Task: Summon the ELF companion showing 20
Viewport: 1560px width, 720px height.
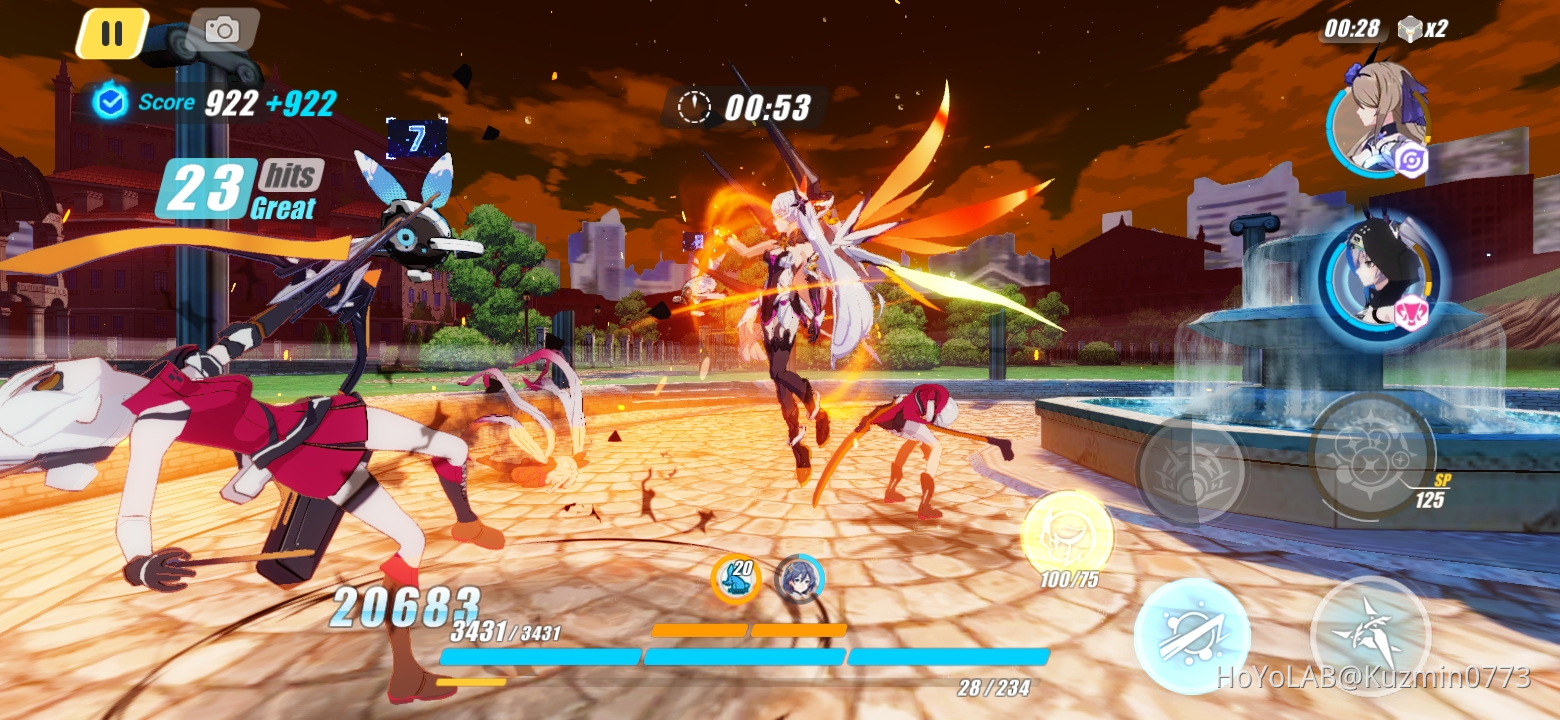Action: point(736,577)
